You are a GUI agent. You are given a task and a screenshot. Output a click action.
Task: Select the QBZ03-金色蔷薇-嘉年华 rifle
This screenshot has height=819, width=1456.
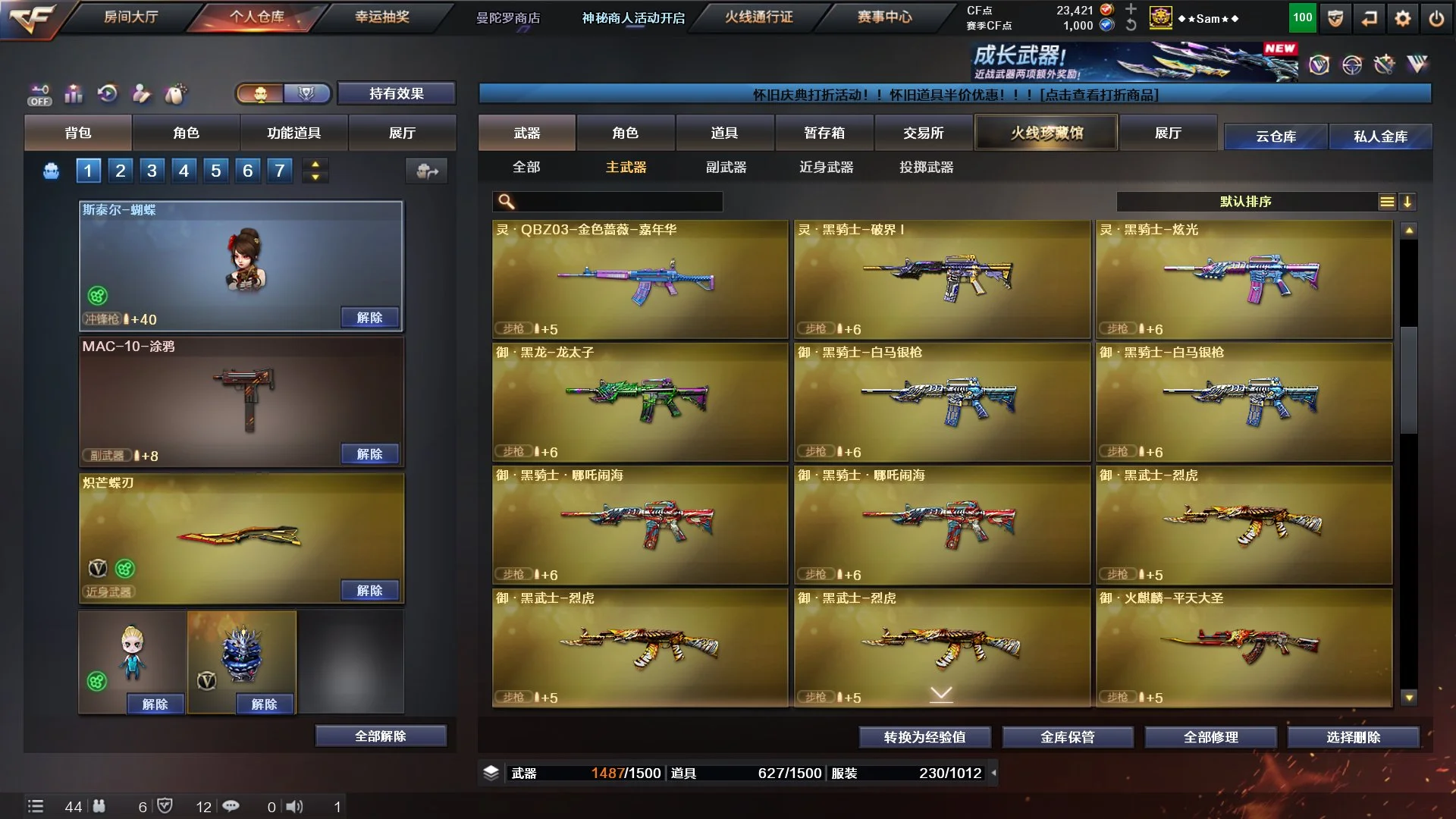click(x=640, y=278)
